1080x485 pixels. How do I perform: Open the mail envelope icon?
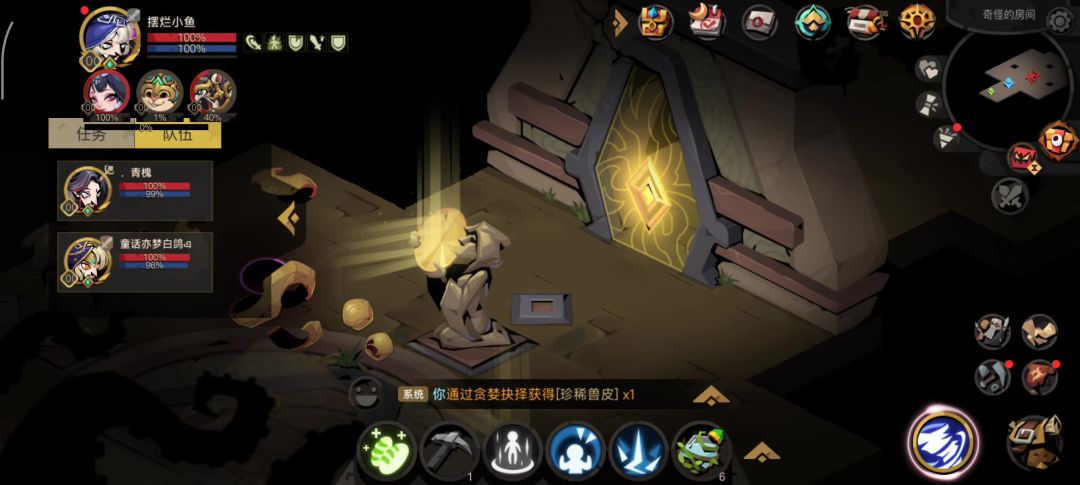[760, 21]
